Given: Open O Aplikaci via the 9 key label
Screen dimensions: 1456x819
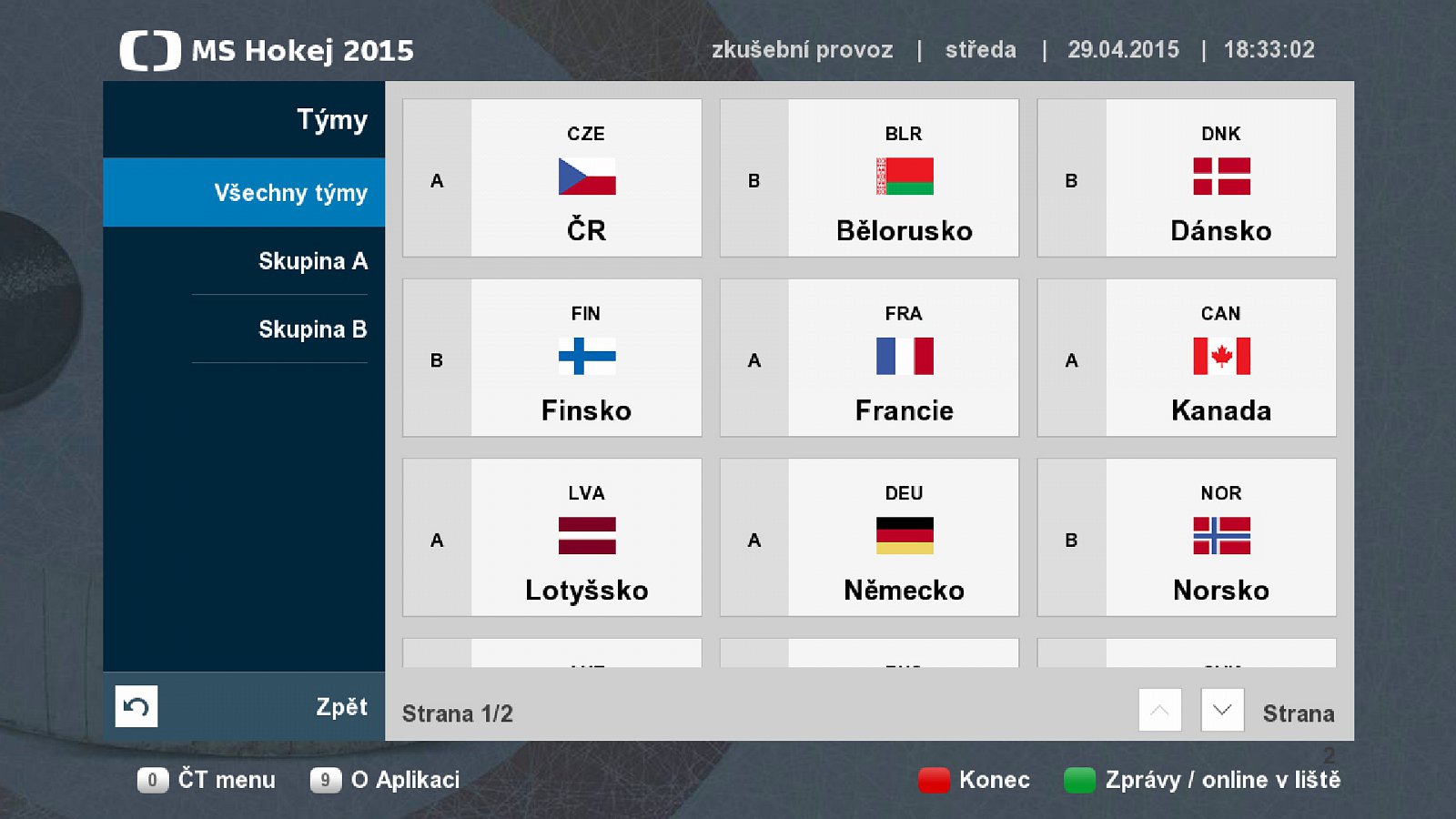Looking at the screenshot, I should (x=326, y=780).
